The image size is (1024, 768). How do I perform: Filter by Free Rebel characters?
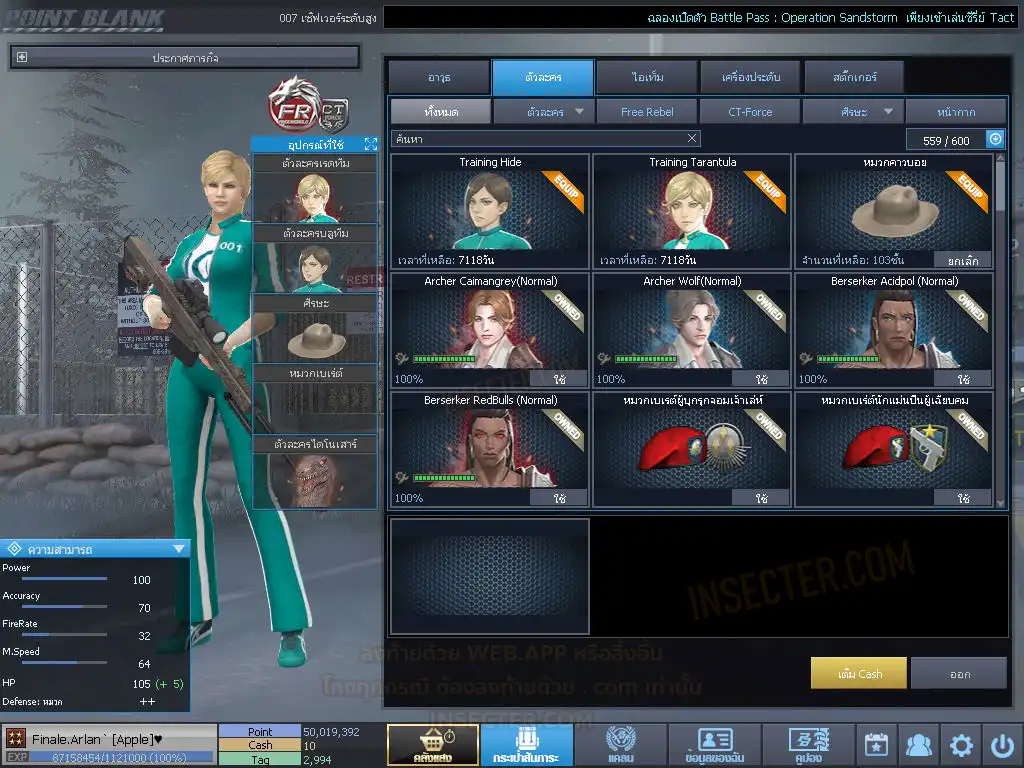(647, 112)
